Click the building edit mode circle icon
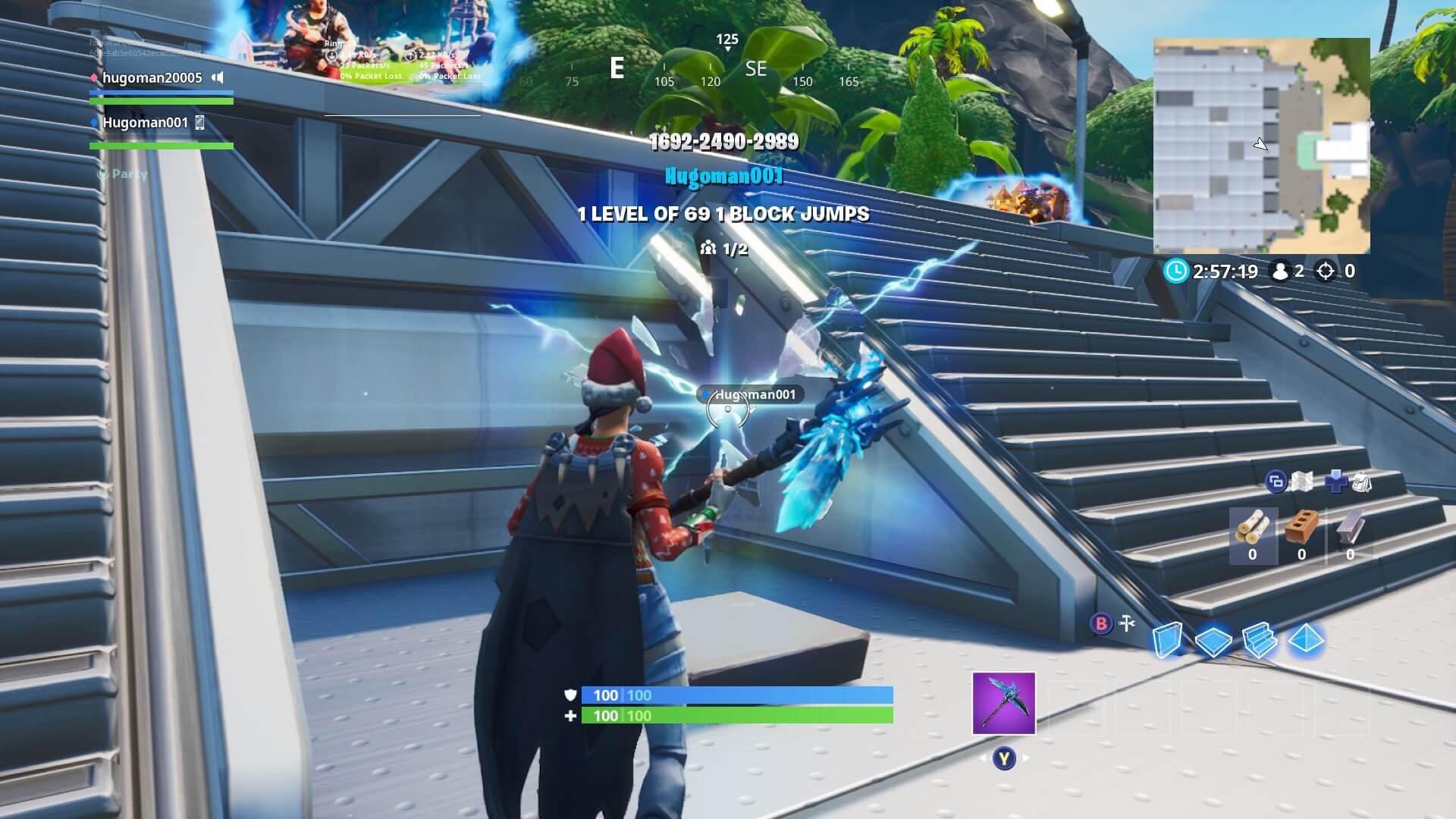The width and height of the screenshot is (1456, 819). [x=1276, y=482]
